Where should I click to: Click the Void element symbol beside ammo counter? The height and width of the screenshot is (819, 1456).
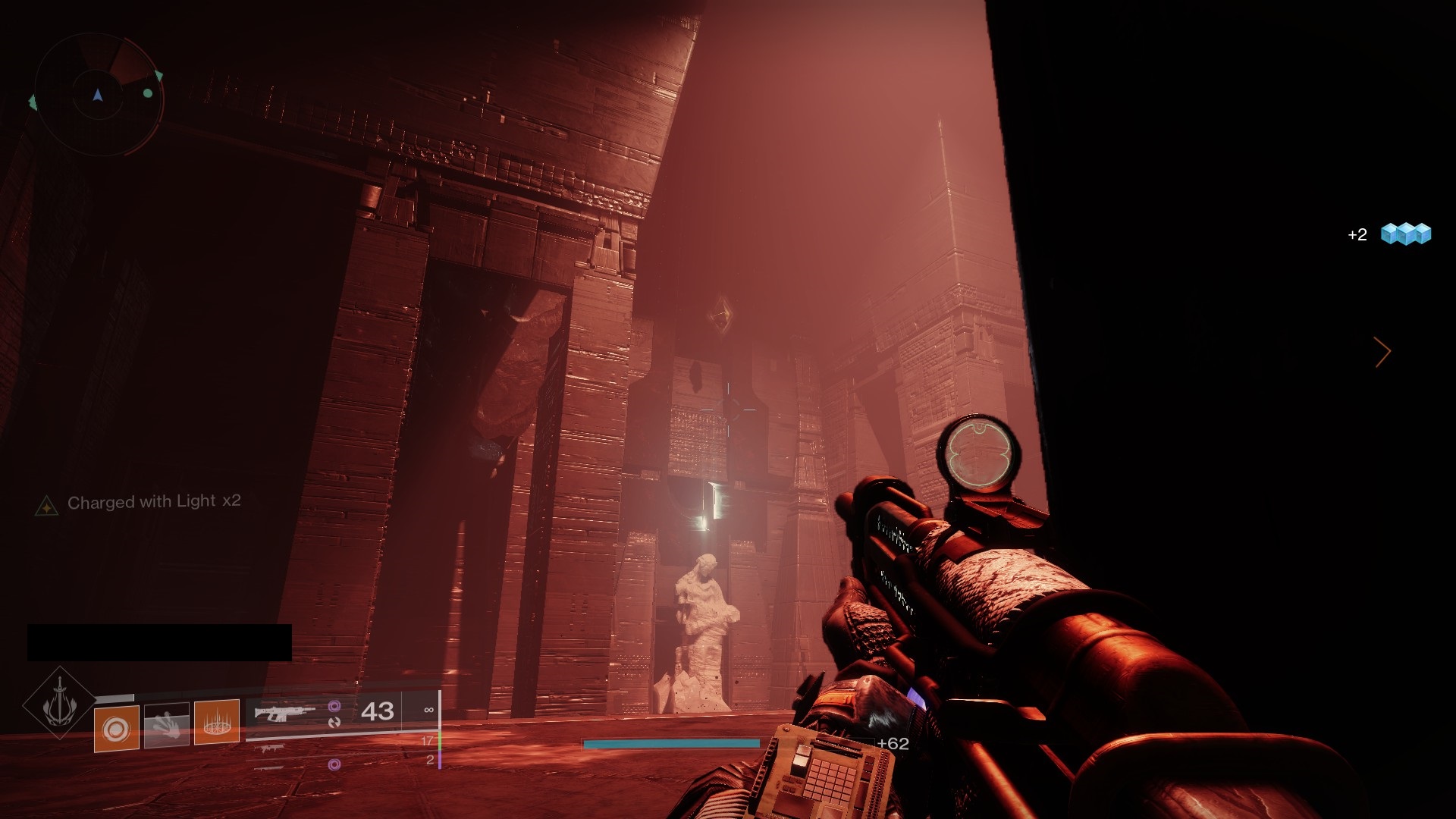click(334, 706)
